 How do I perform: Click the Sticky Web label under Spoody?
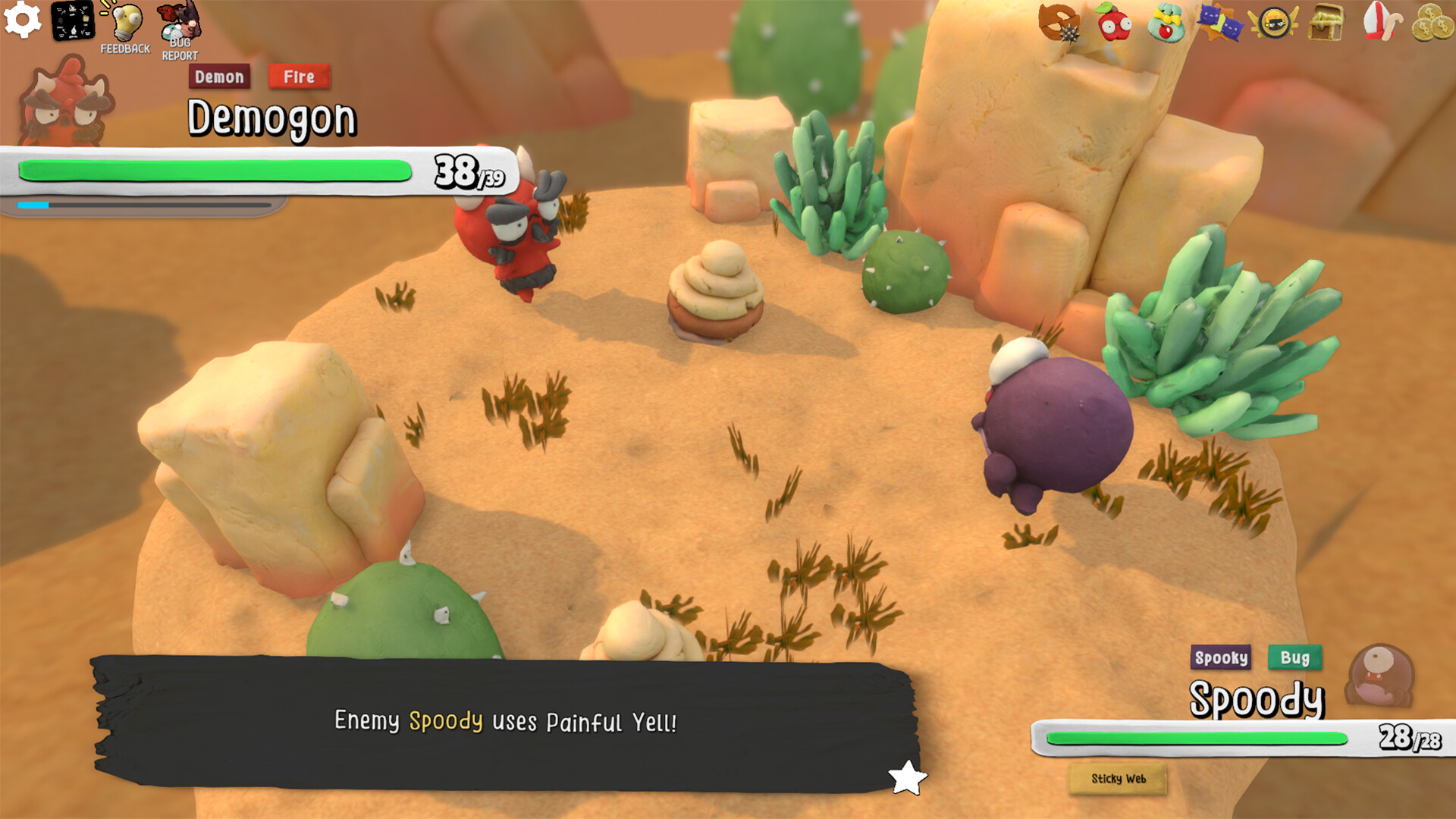click(x=1118, y=779)
